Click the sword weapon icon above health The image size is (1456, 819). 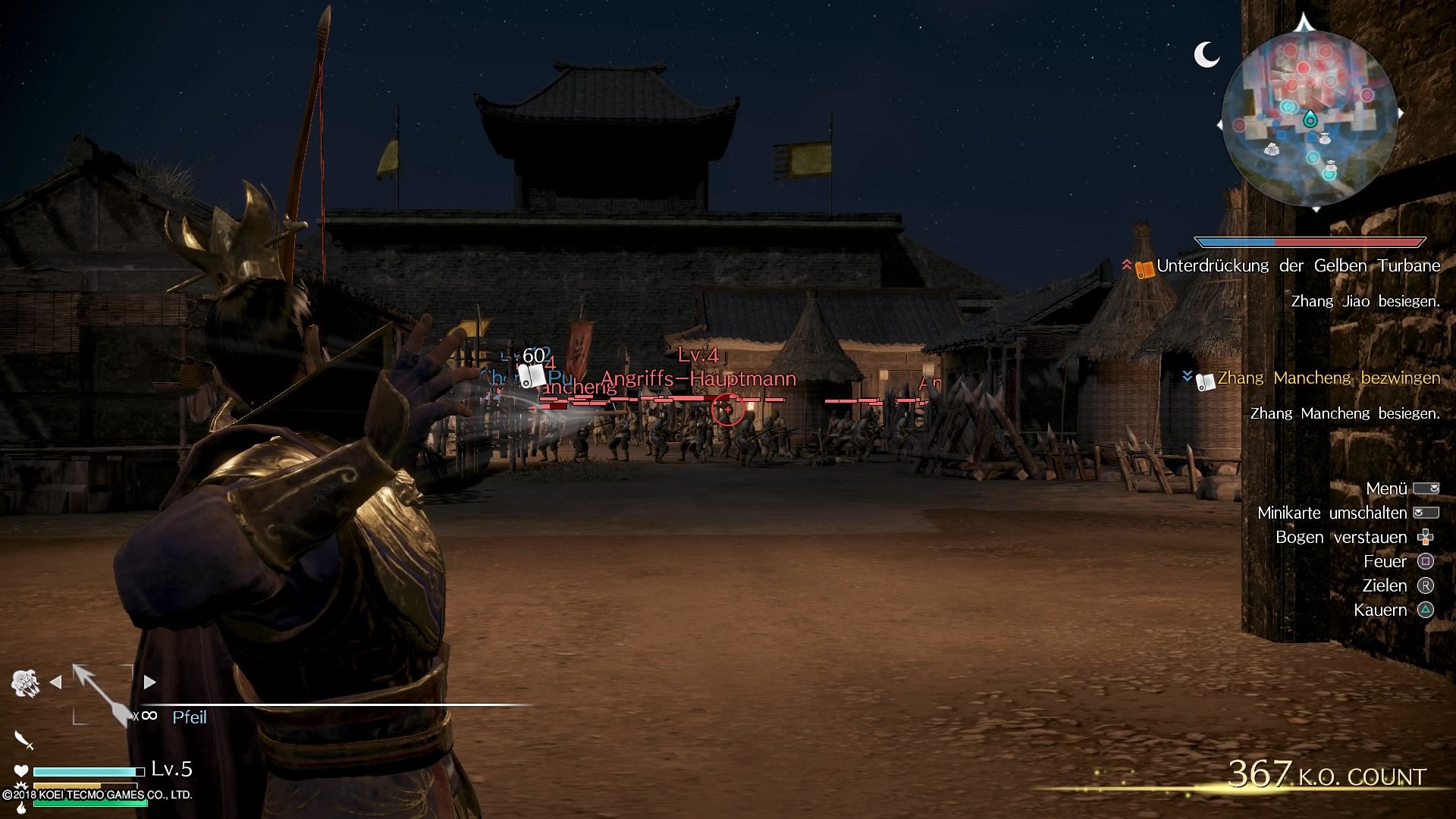click(24, 740)
